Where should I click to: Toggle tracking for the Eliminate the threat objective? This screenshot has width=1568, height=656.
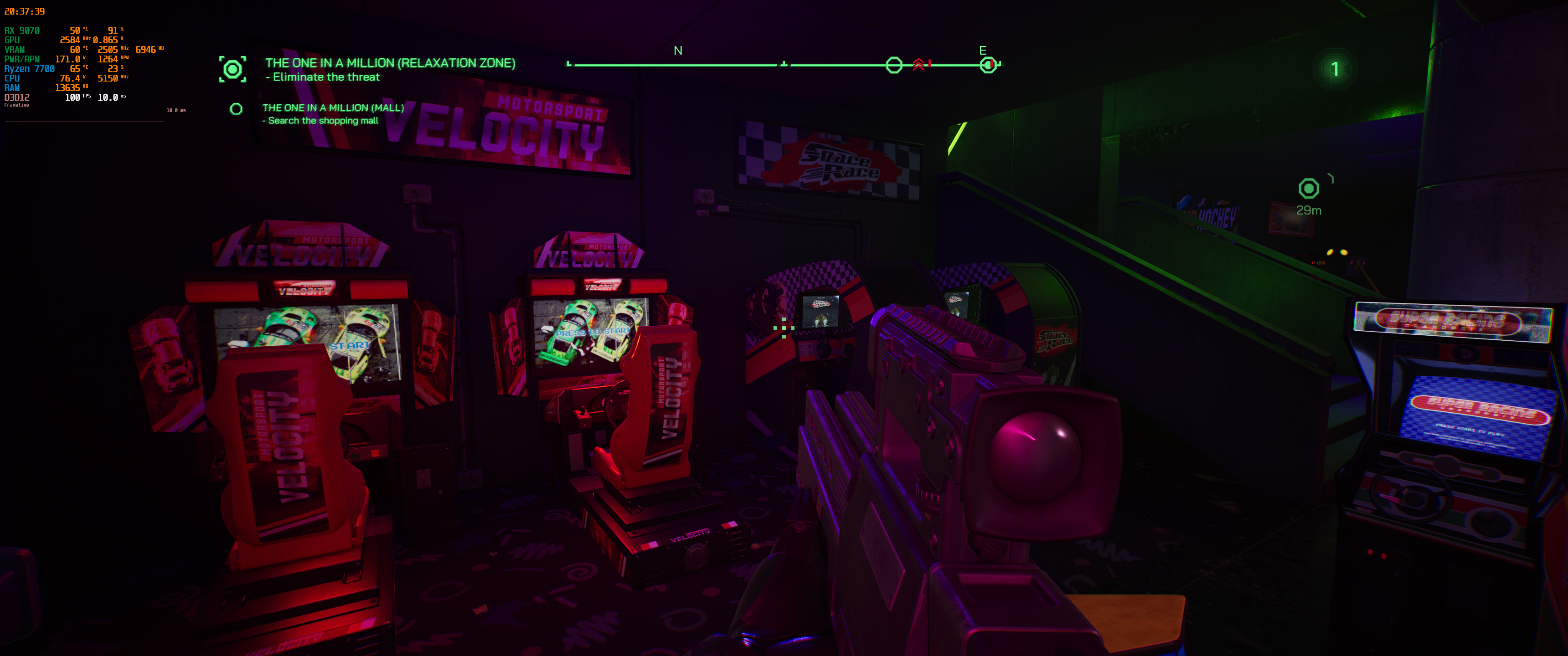coord(323,77)
